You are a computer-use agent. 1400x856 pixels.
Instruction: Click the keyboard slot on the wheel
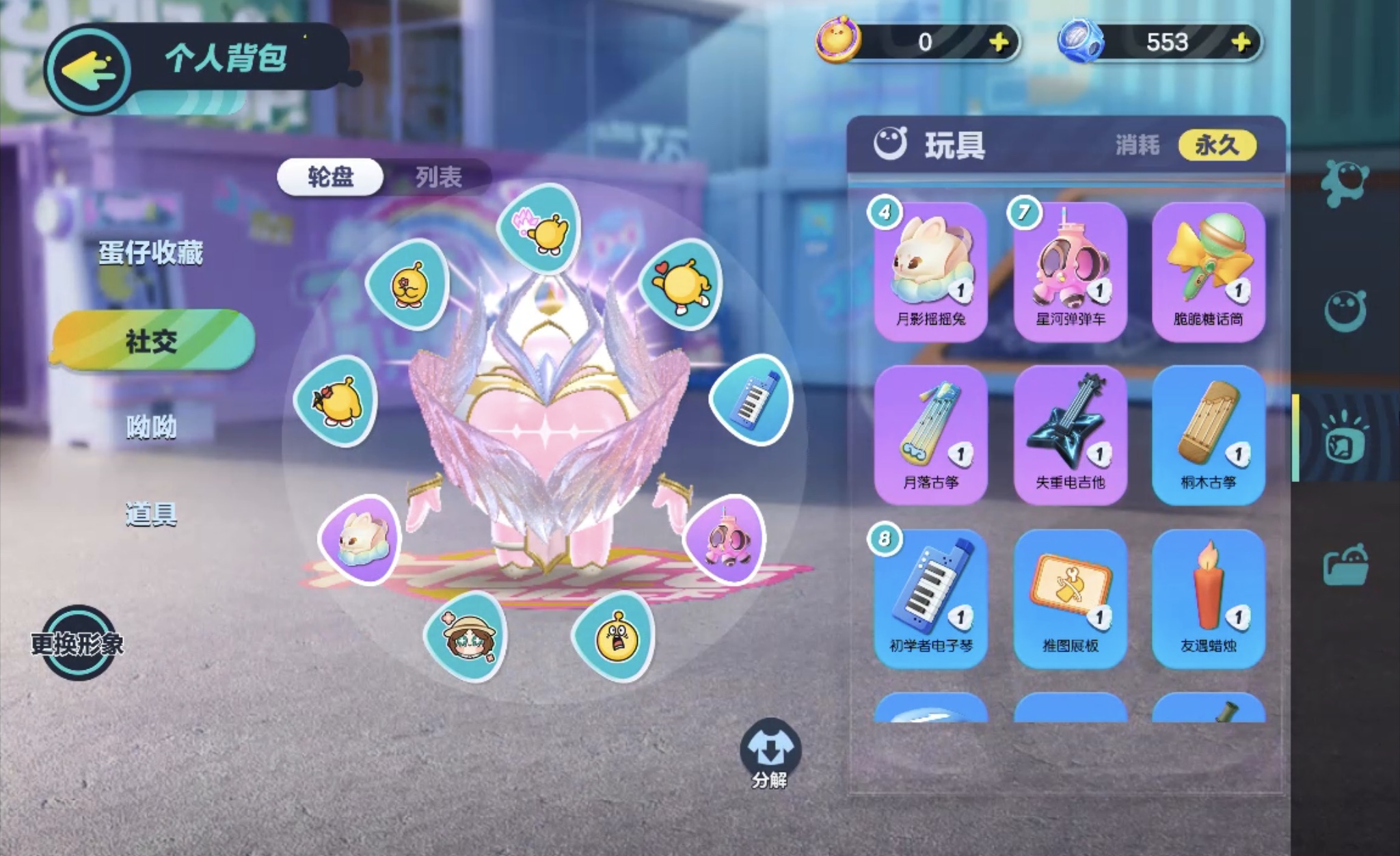click(752, 399)
